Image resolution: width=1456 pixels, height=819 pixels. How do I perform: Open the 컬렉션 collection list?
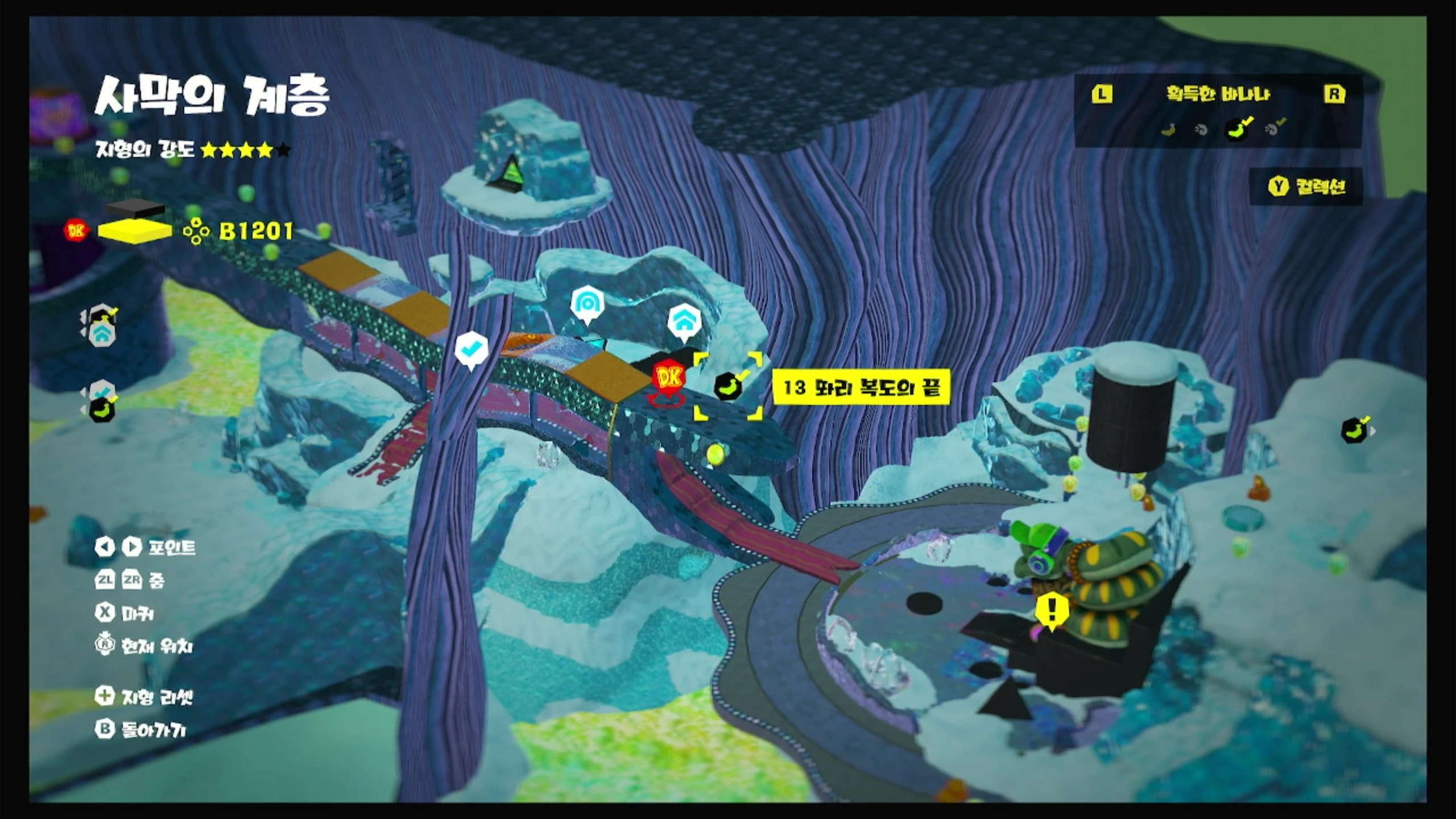click(x=1307, y=187)
